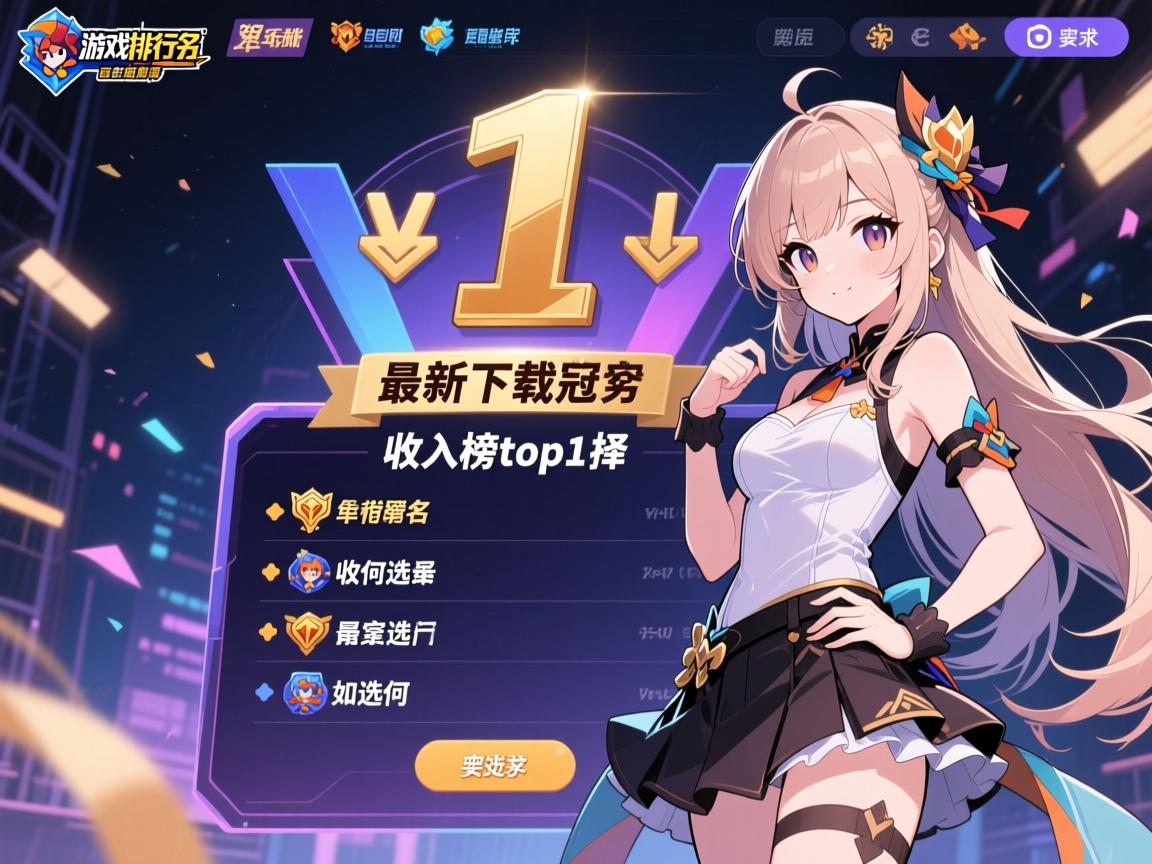Click the grey letter-e icon in the header
The height and width of the screenshot is (864, 1152).
tap(921, 38)
